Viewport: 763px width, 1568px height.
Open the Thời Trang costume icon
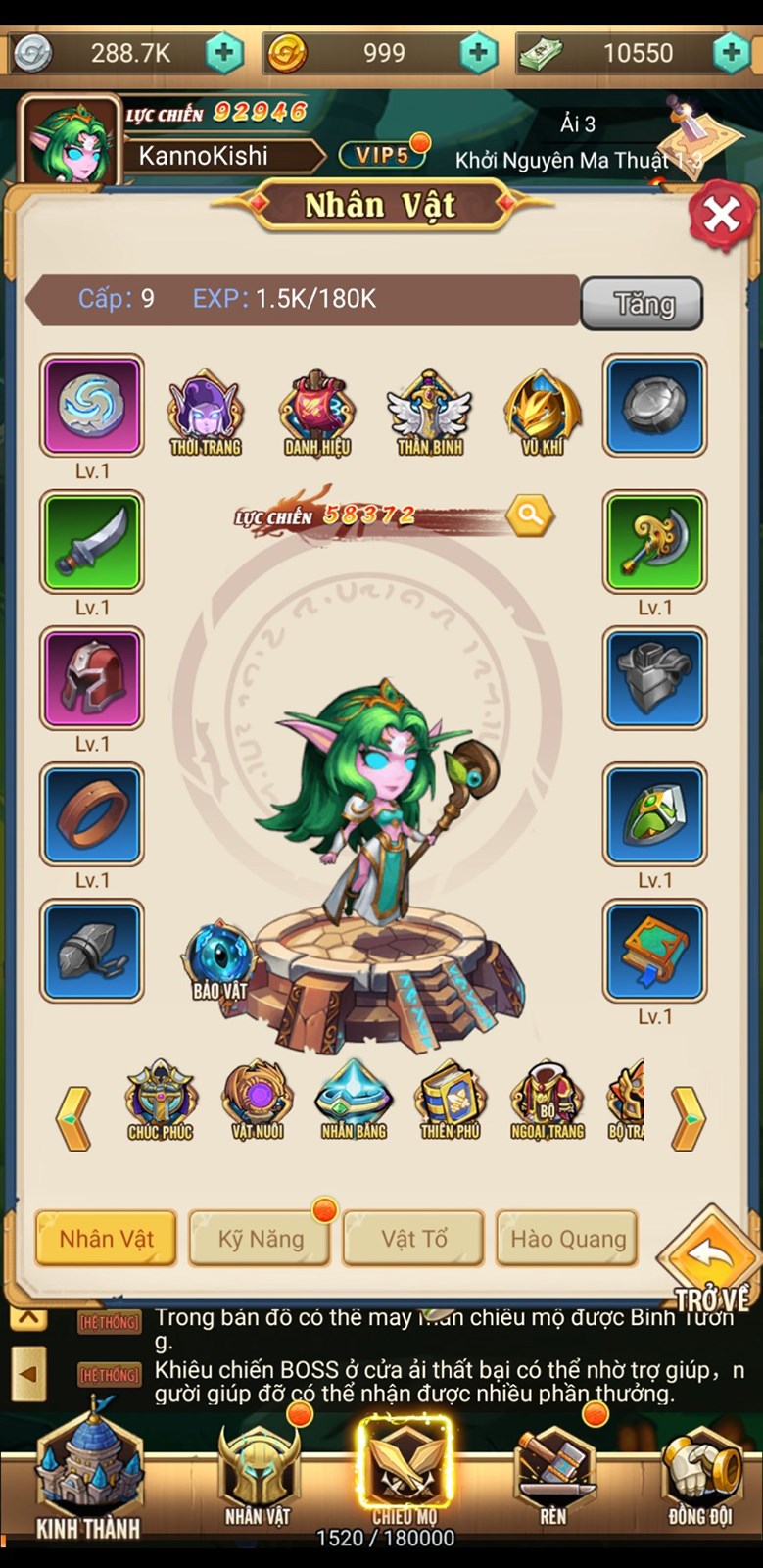(x=205, y=414)
